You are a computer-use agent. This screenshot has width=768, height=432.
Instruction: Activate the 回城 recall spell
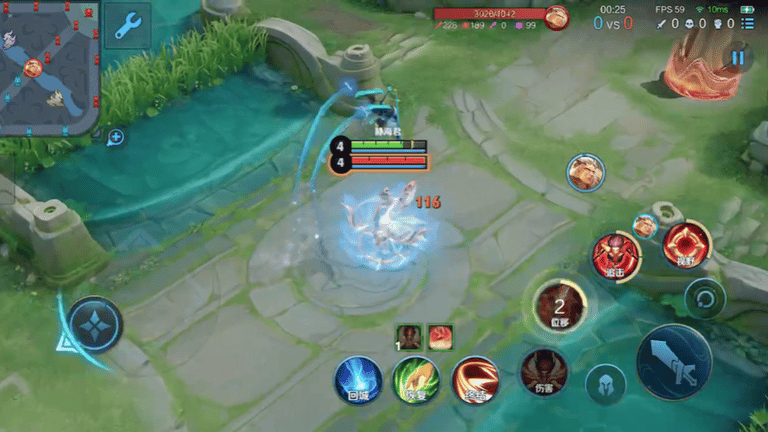[x=358, y=380]
